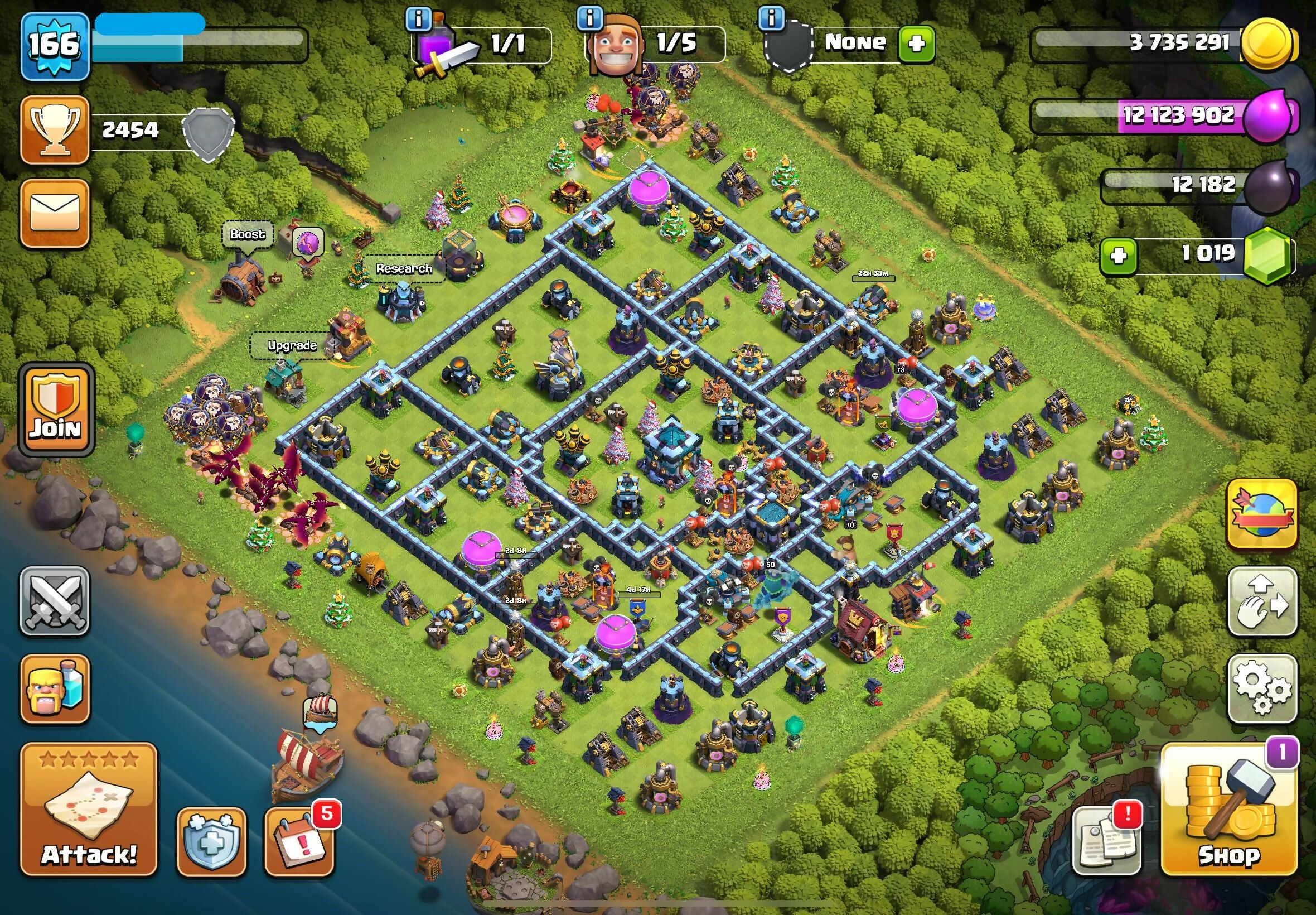Click the Boost bubble above barrel
The height and width of the screenshot is (915, 1316).
[x=248, y=234]
